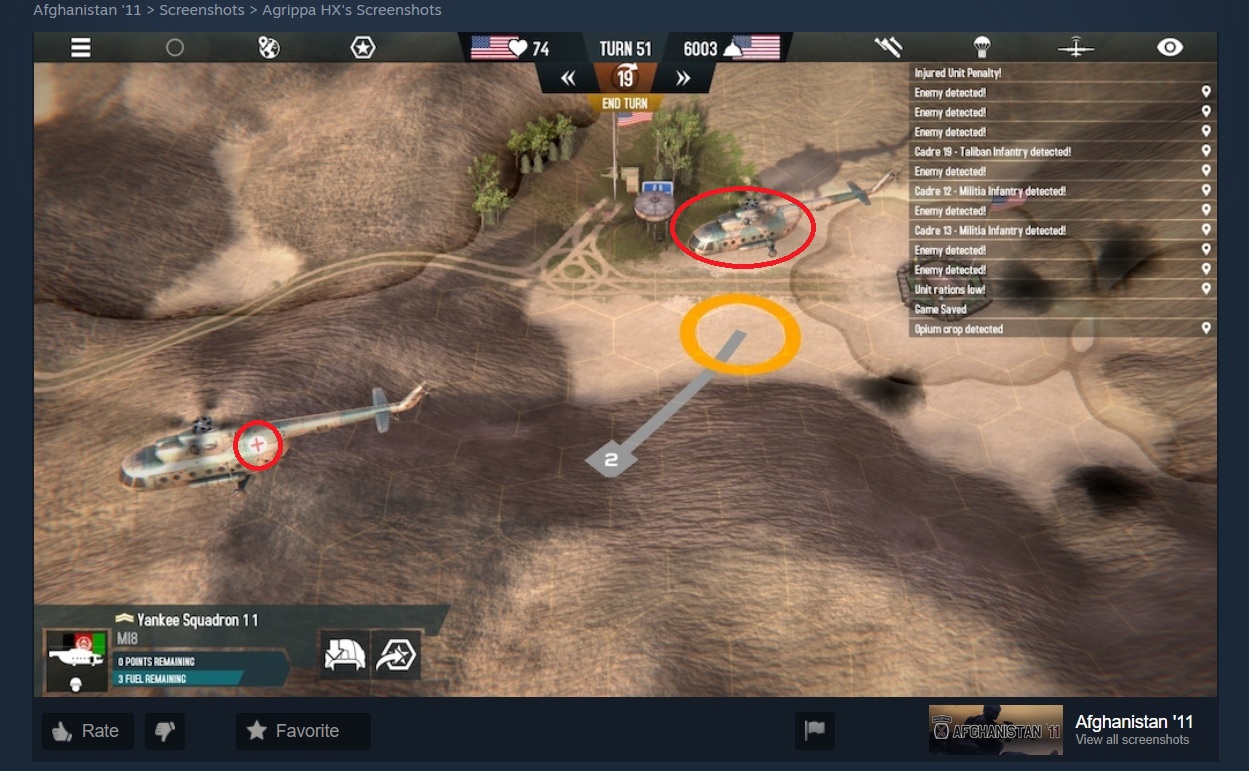Screen dimensions: 1249x771
Task: Activate the hexagon star arrow action button
Action: (x=396, y=655)
